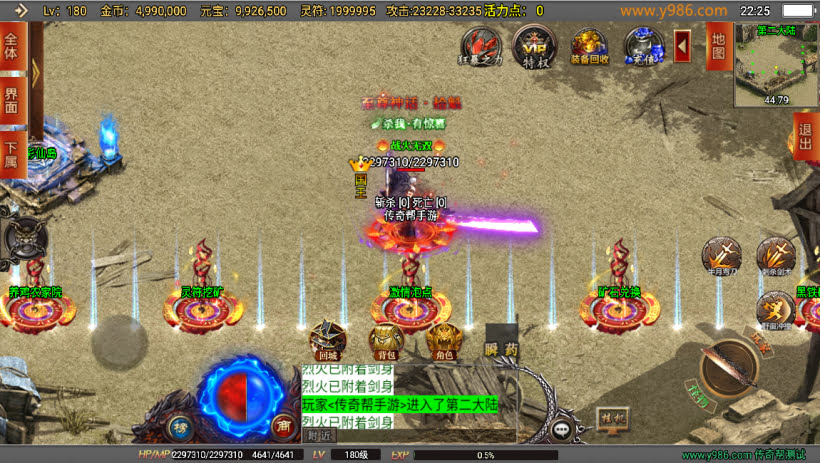Open the 背包 backpack
Screen dimensions: 820x463
(x=387, y=341)
